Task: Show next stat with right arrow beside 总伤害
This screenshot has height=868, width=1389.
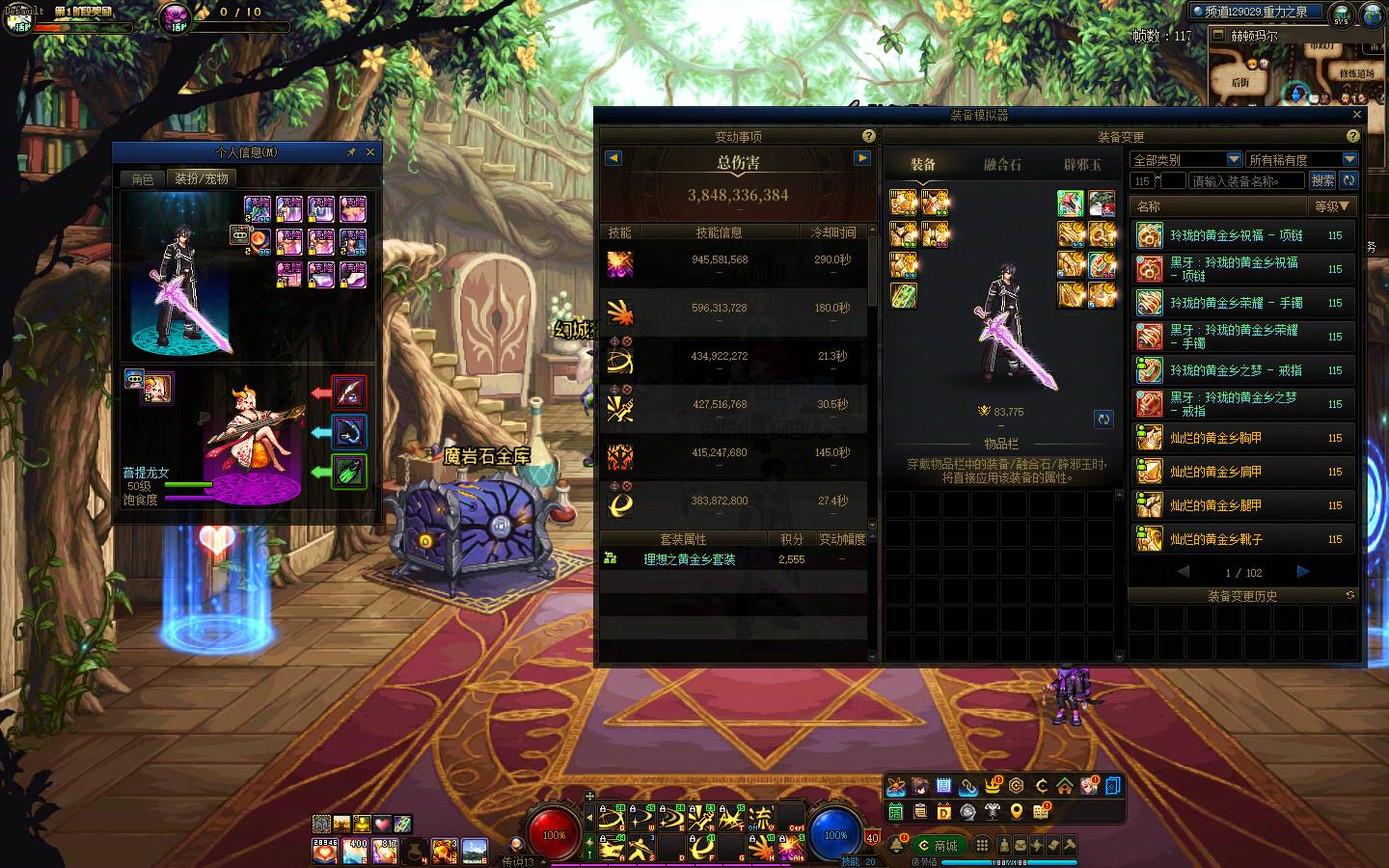Action: [x=862, y=158]
